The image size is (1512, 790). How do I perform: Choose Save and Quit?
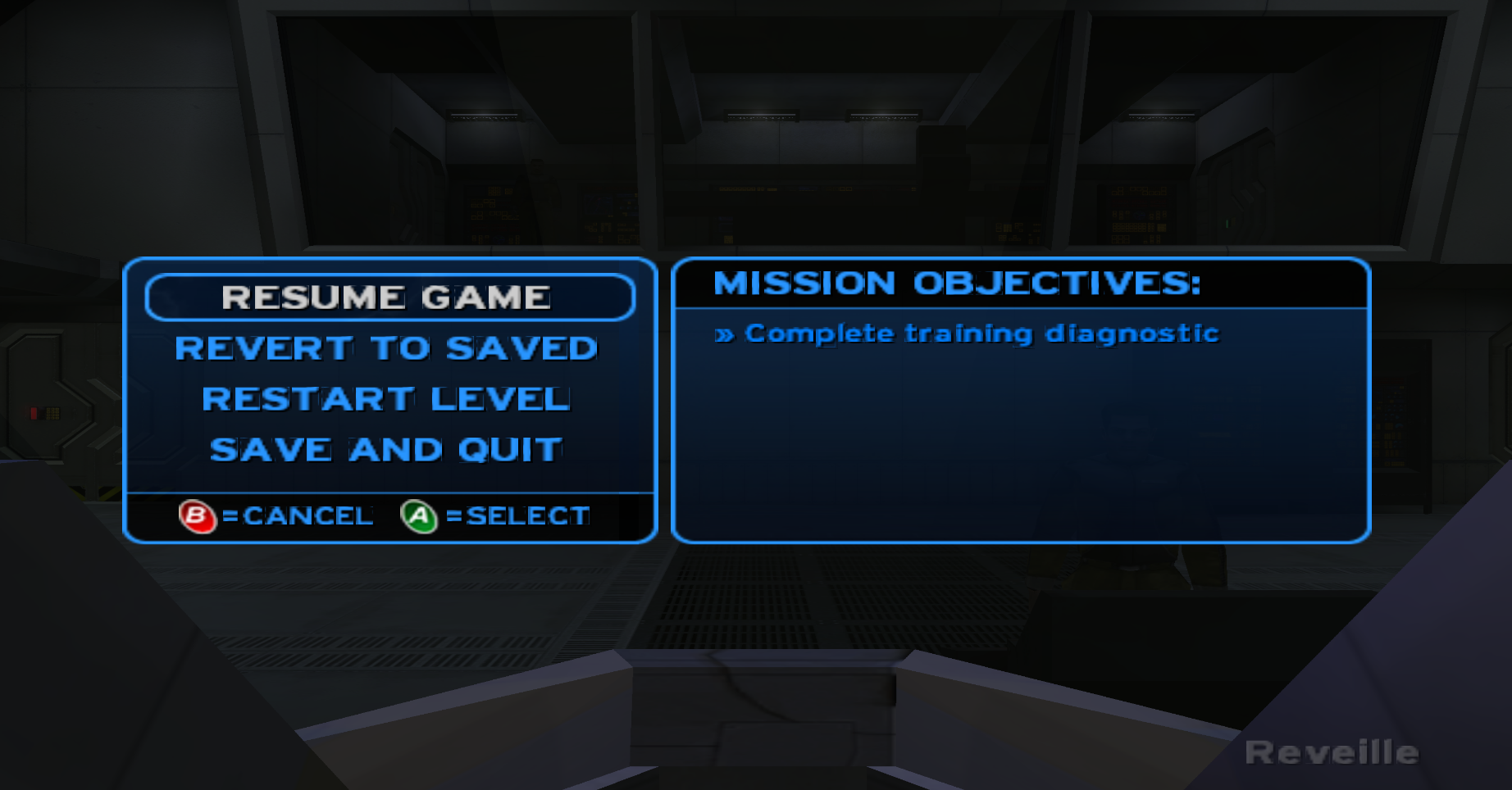point(385,448)
